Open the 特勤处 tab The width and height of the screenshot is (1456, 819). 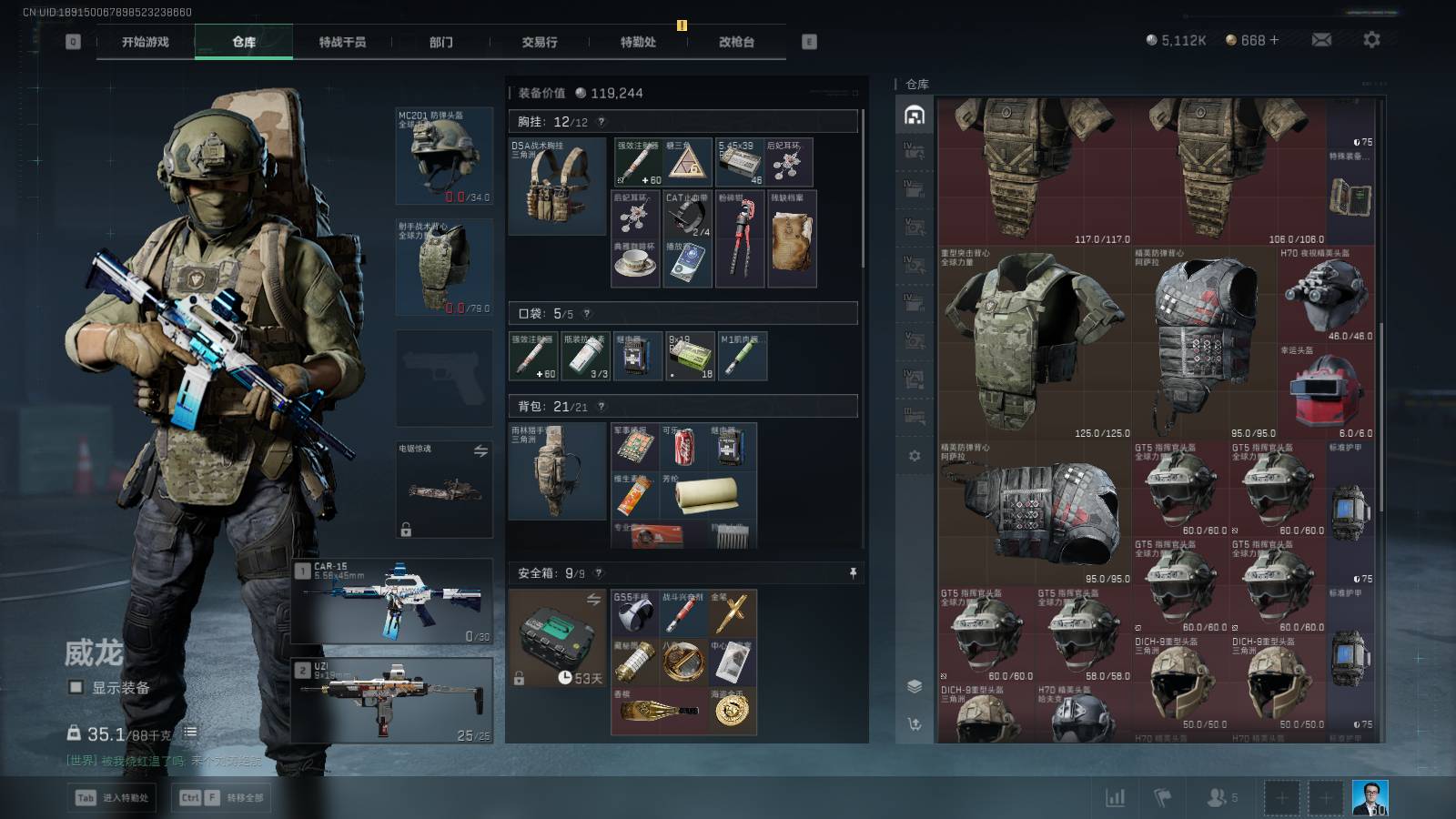point(638,42)
